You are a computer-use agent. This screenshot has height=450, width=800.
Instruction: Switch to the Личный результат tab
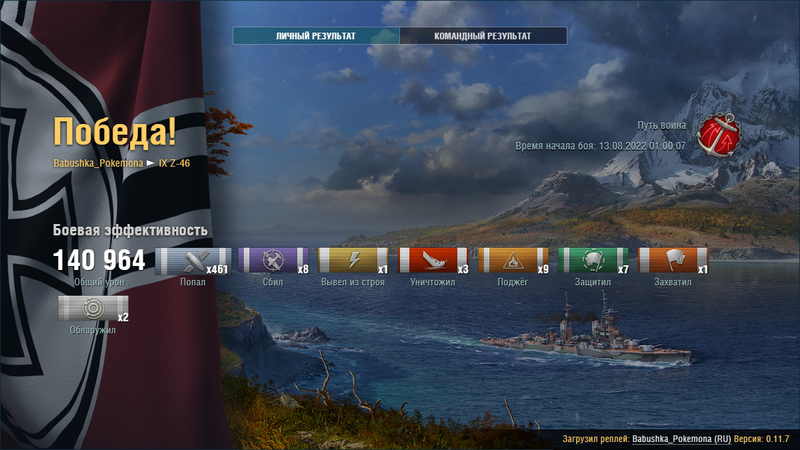pyautogui.click(x=316, y=36)
